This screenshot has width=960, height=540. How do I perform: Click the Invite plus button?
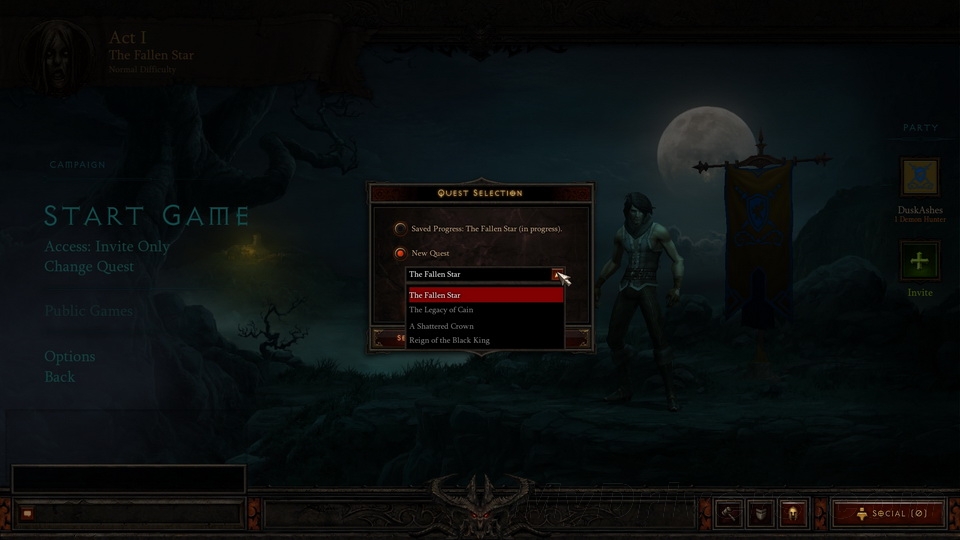[919, 263]
